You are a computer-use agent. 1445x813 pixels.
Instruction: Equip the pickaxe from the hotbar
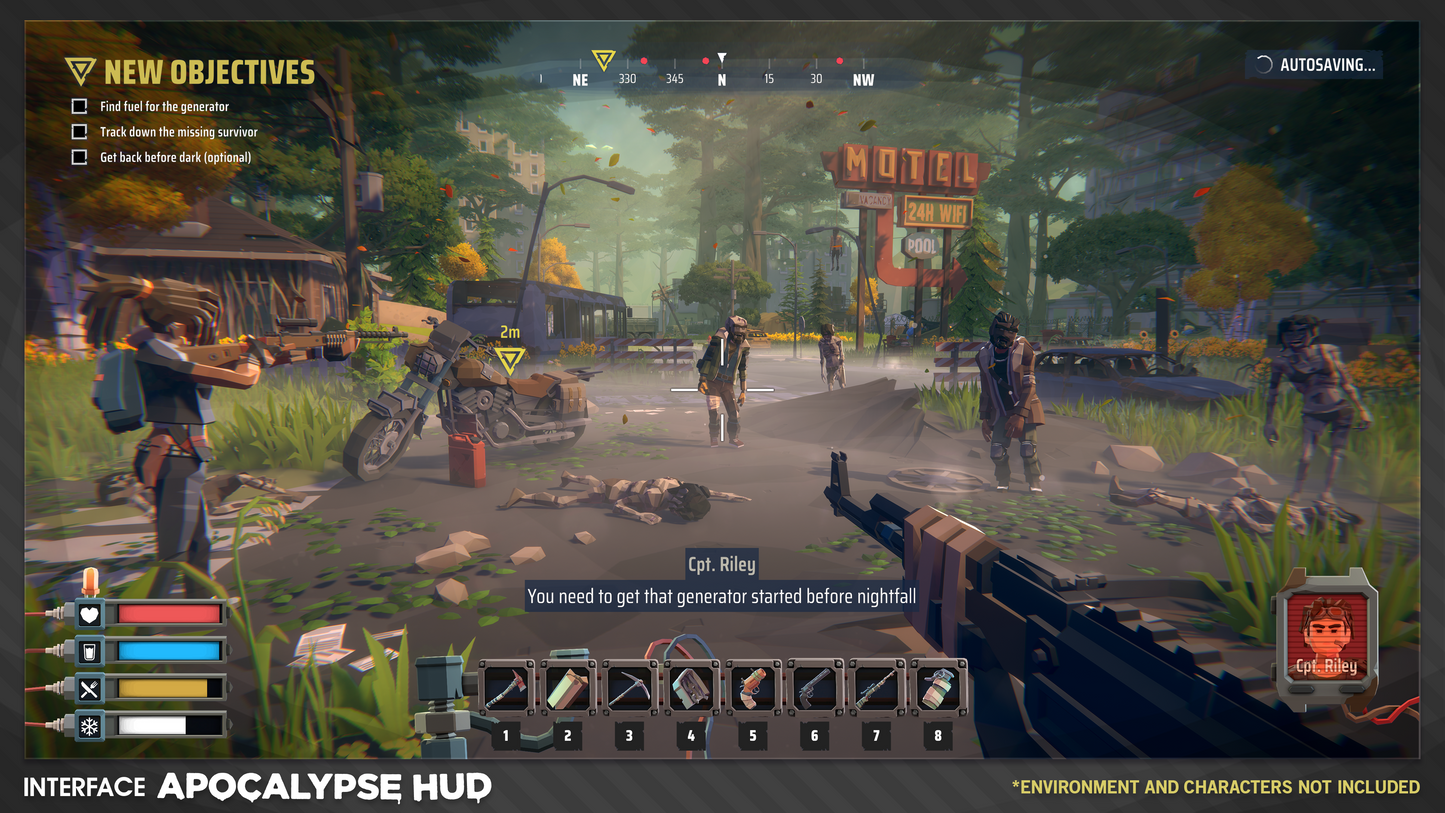pos(629,687)
